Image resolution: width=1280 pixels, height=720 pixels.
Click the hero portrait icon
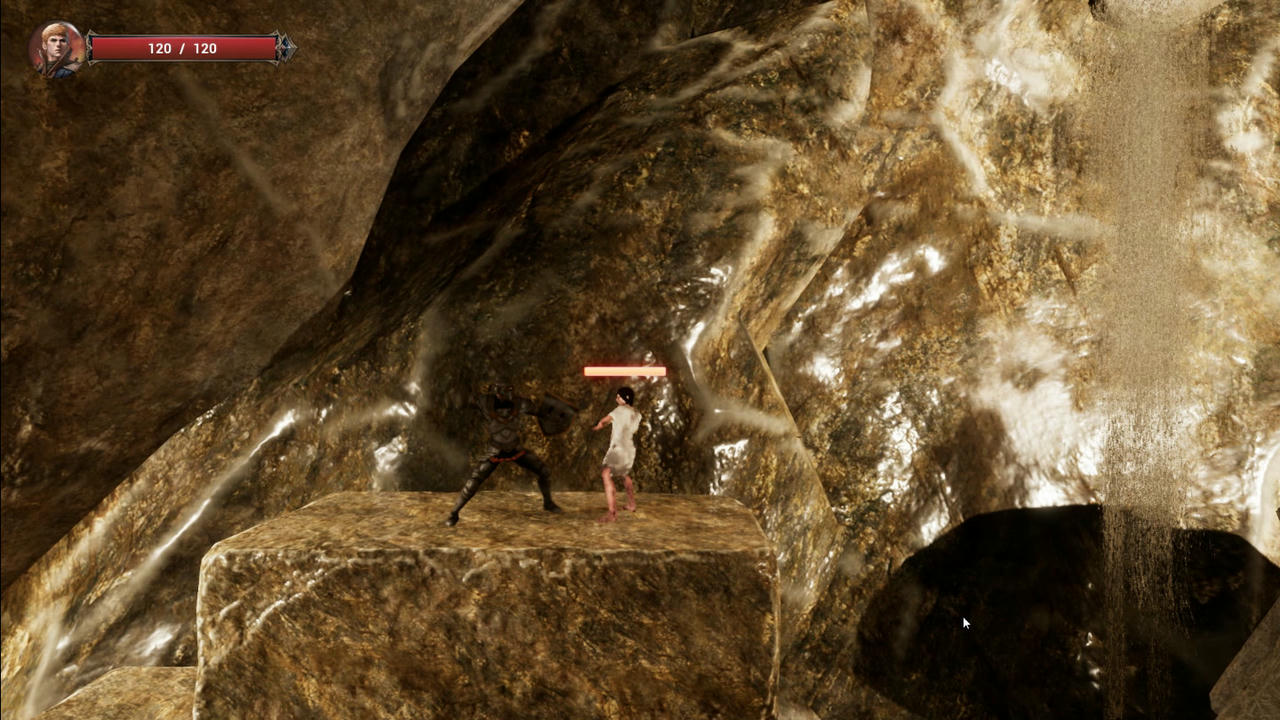click(56, 49)
